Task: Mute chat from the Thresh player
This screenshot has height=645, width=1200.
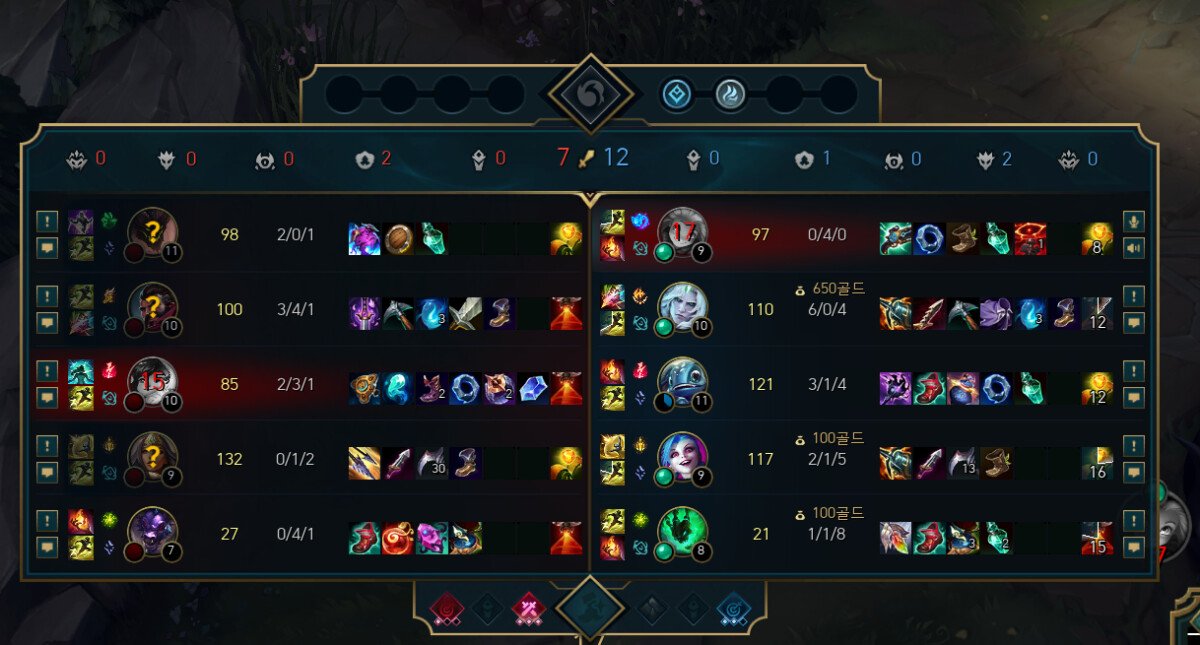Action: (1133, 547)
